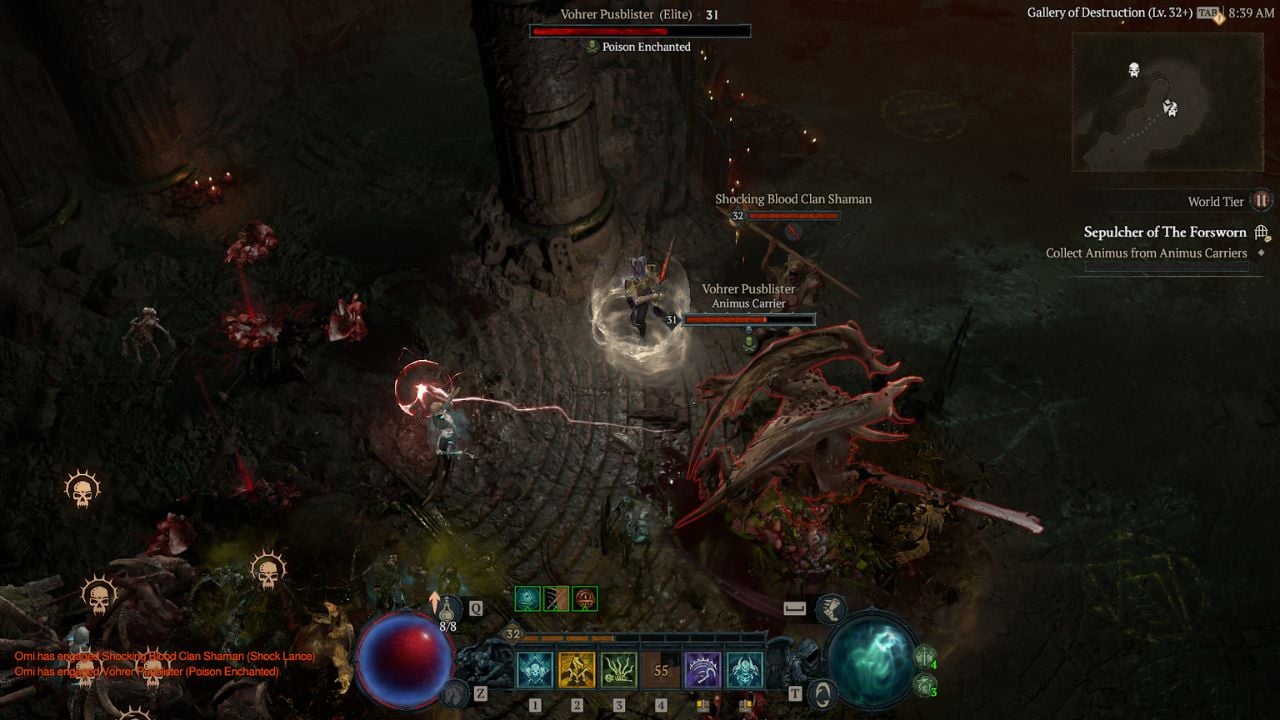Screen dimensions: 1280x720
Task: Activate the ultimate skill beside the spirit orb
Action: (744, 670)
